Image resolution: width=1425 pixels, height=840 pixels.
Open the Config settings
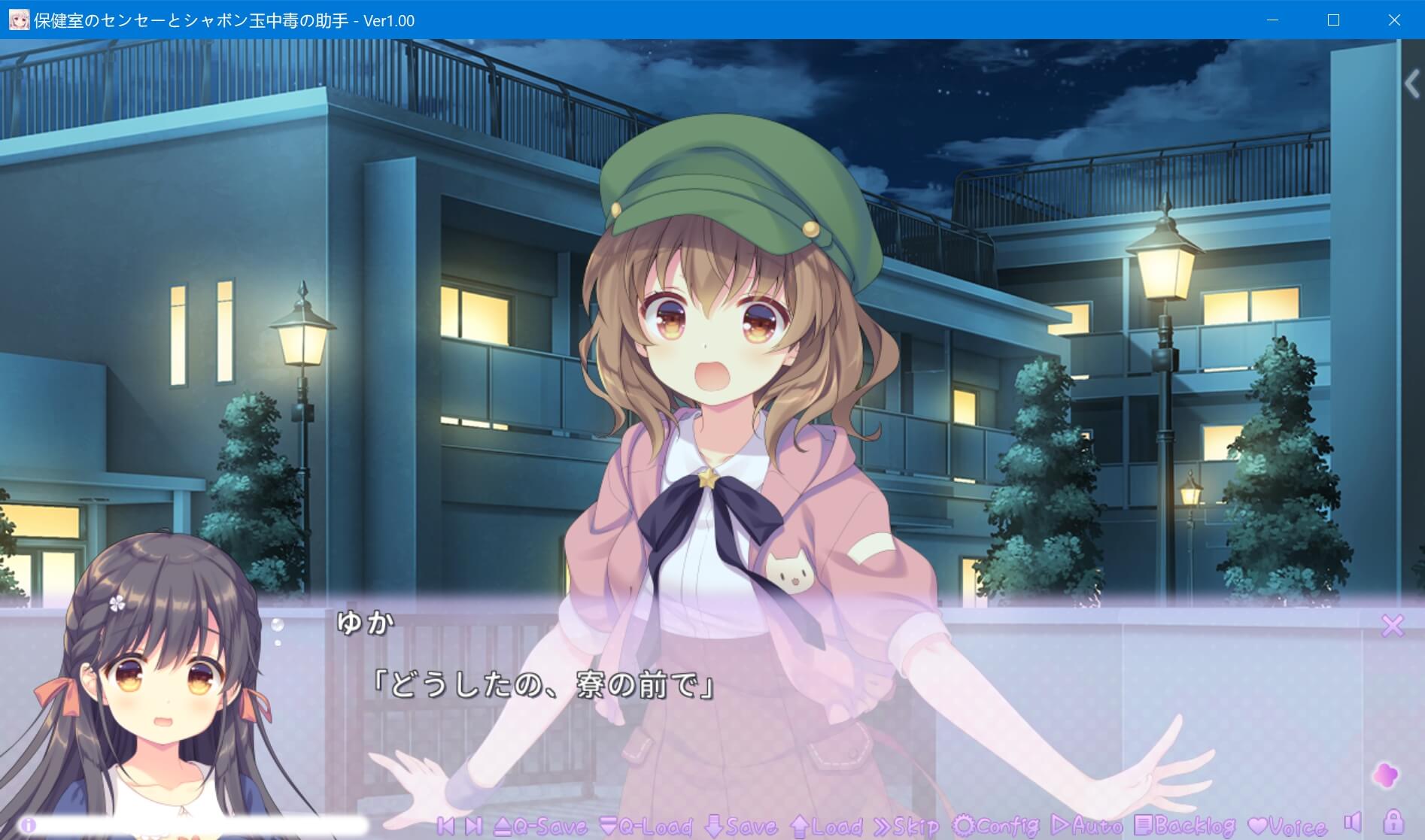tap(995, 826)
